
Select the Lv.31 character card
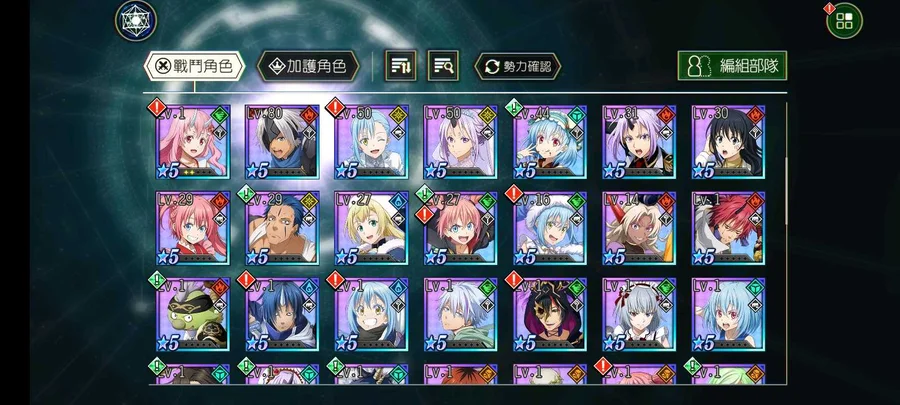[638, 141]
